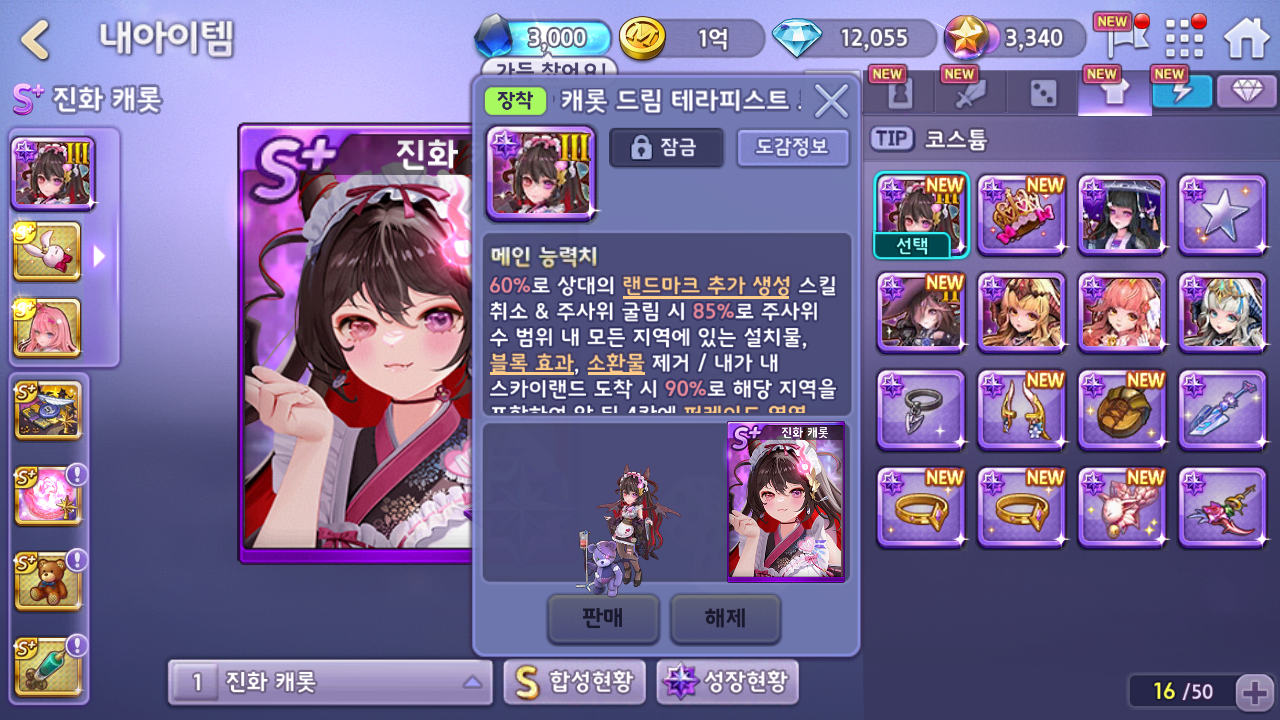The height and width of the screenshot is (720, 1280).
Task: Switch to the dice tab
Action: click(1043, 94)
